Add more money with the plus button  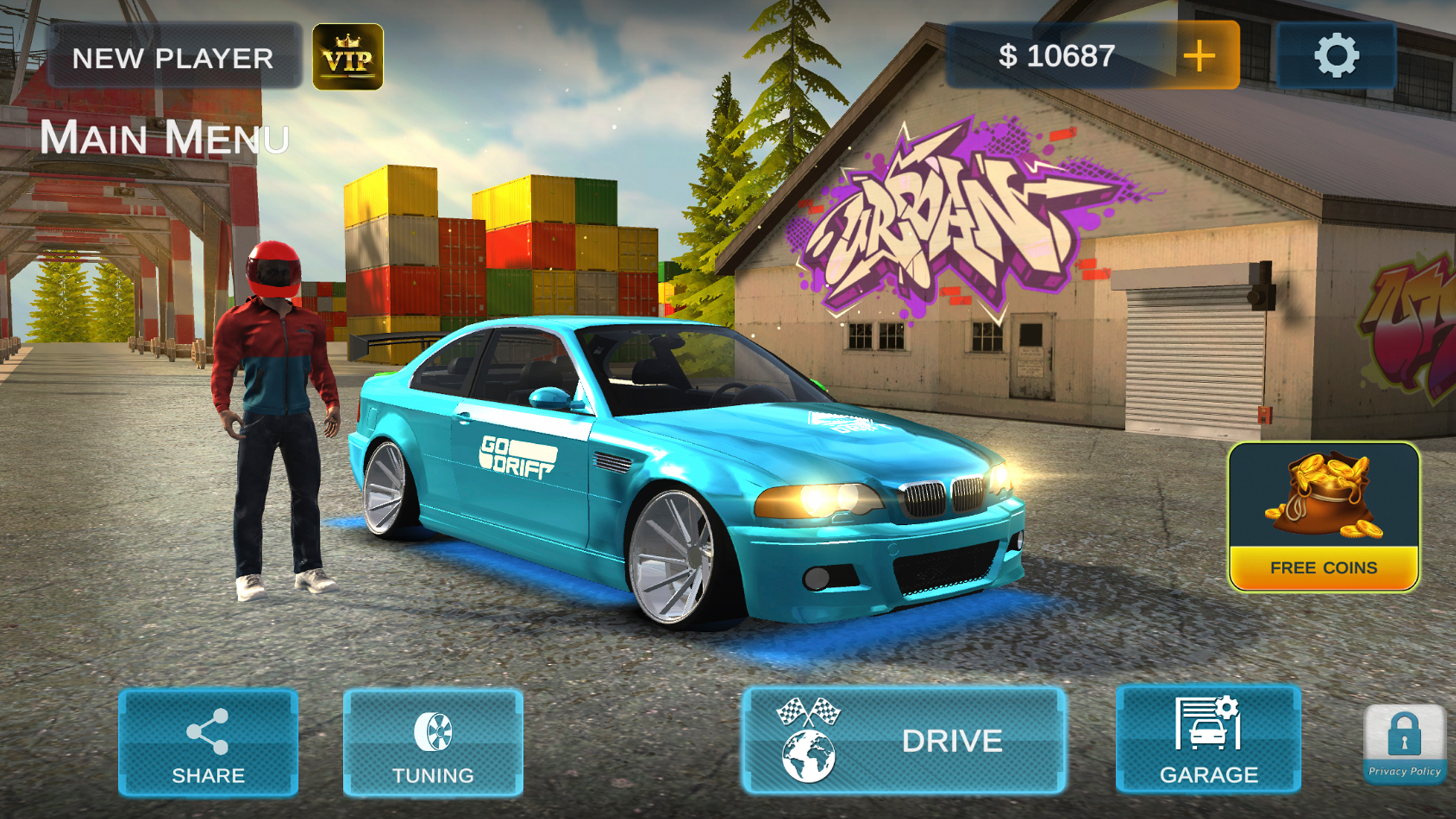click(1199, 55)
